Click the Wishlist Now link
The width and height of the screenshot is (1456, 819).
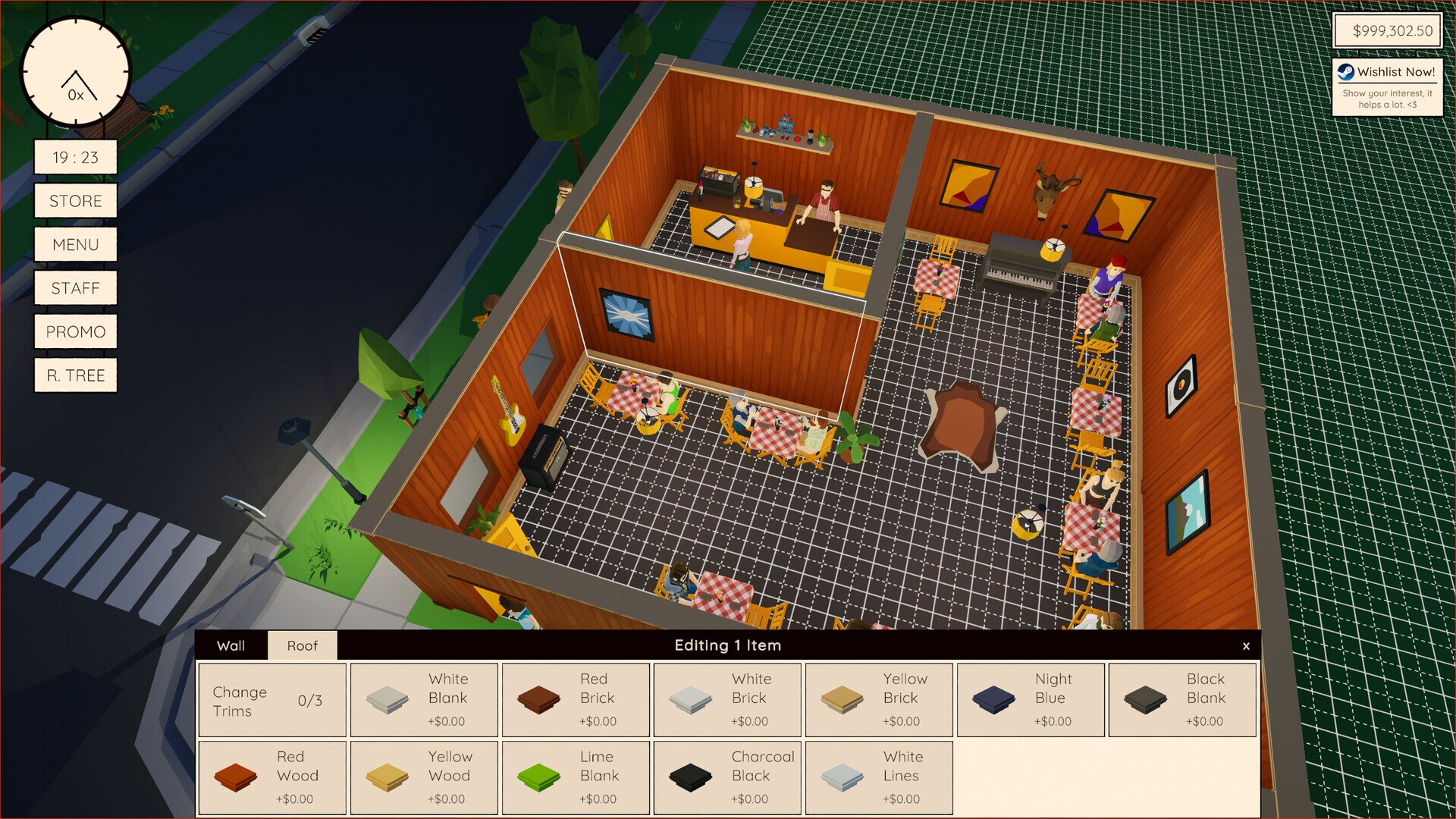coord(1387,73)
